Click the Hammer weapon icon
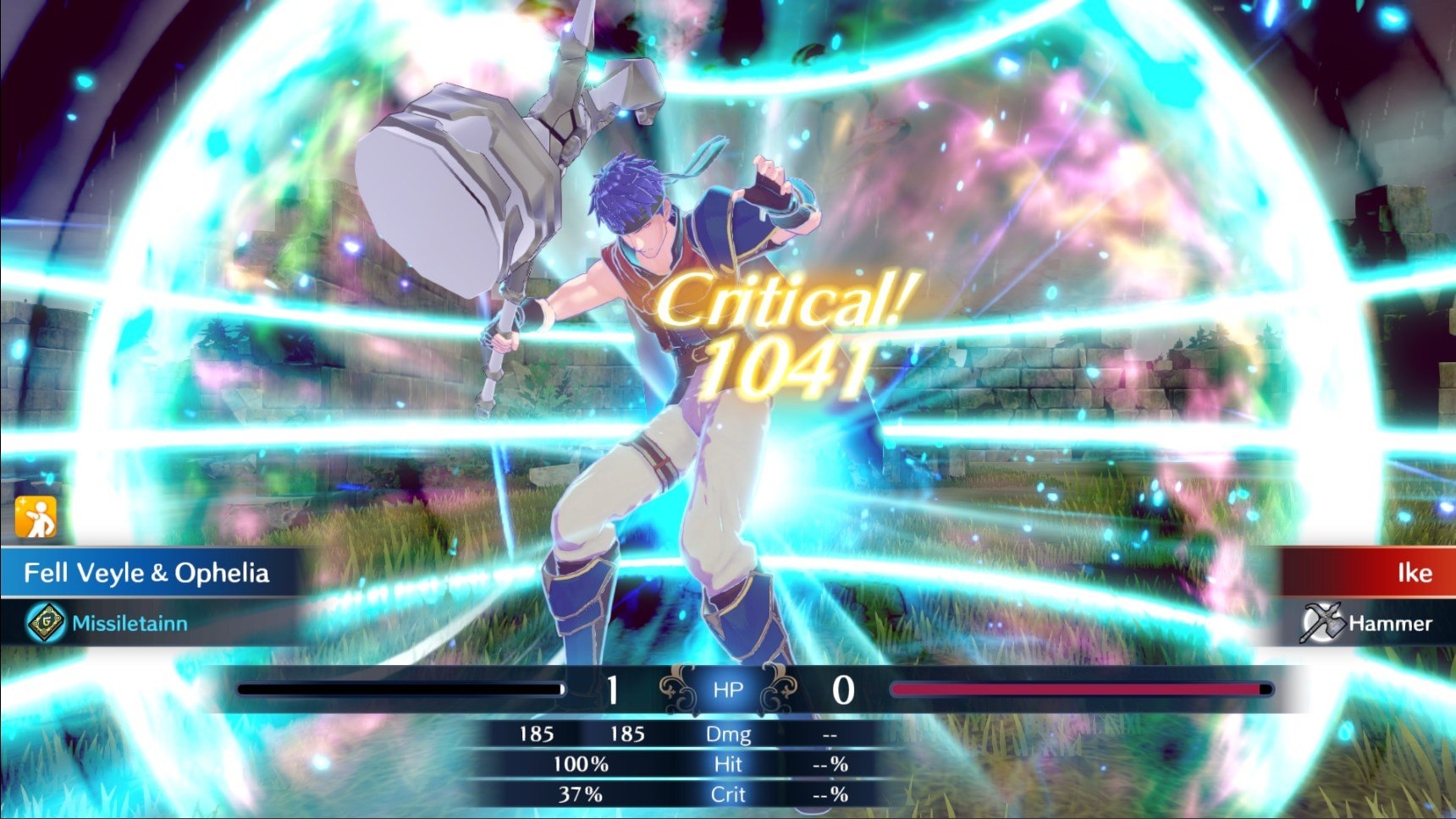The width and height of the screenshot is (1456, 819). coord(1322,623)
